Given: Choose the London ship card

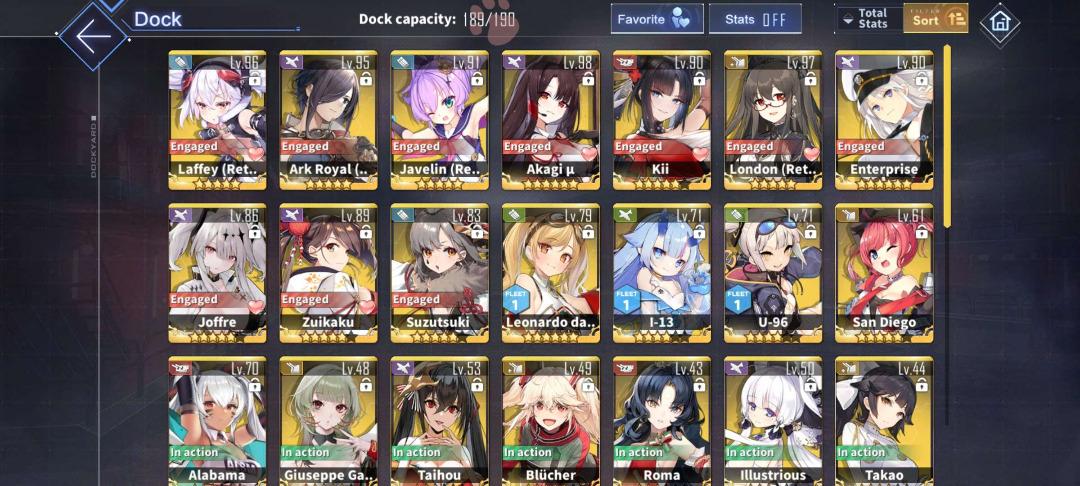Looking at the screenshot, I should 772,118.
